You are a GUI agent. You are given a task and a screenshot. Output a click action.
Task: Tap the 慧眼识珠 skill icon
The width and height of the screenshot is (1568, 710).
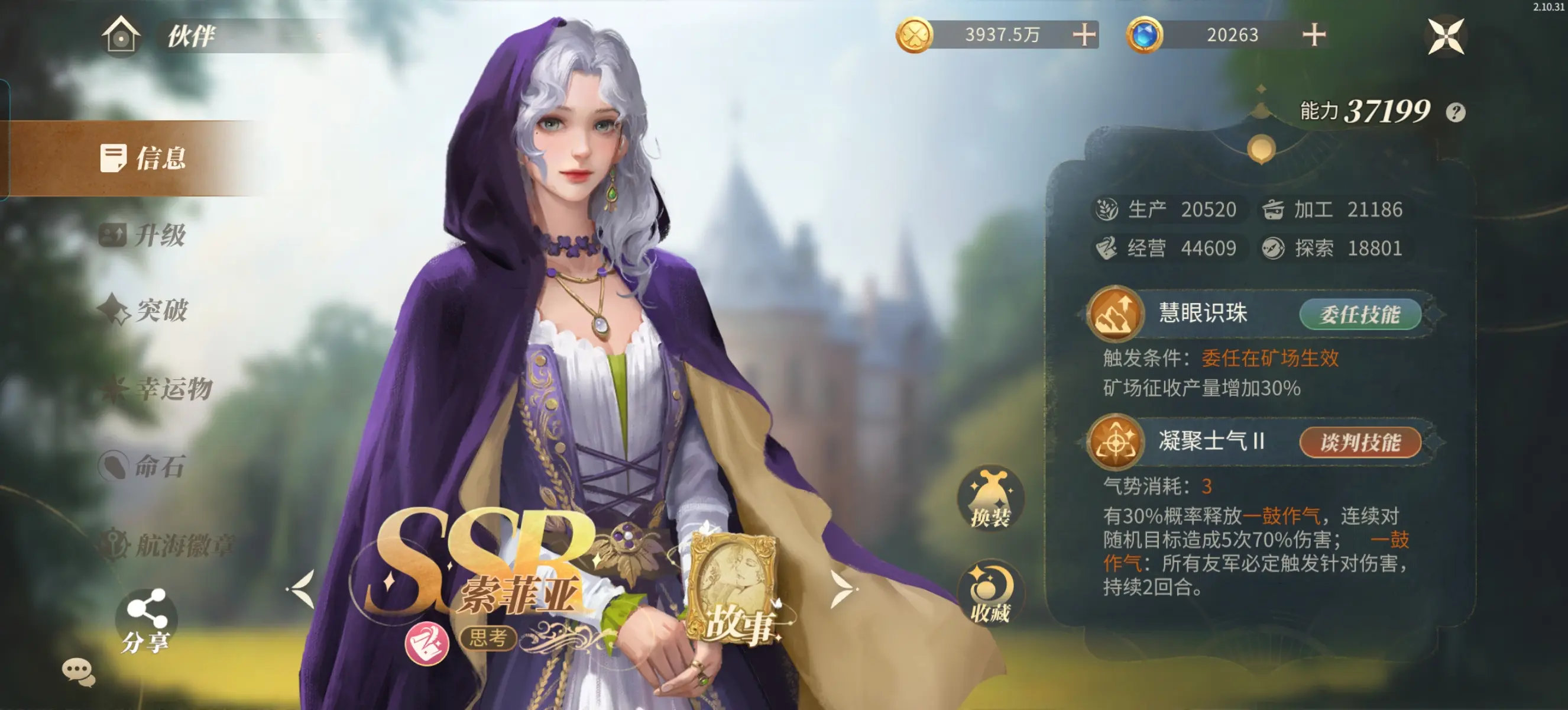(1115, 314)
